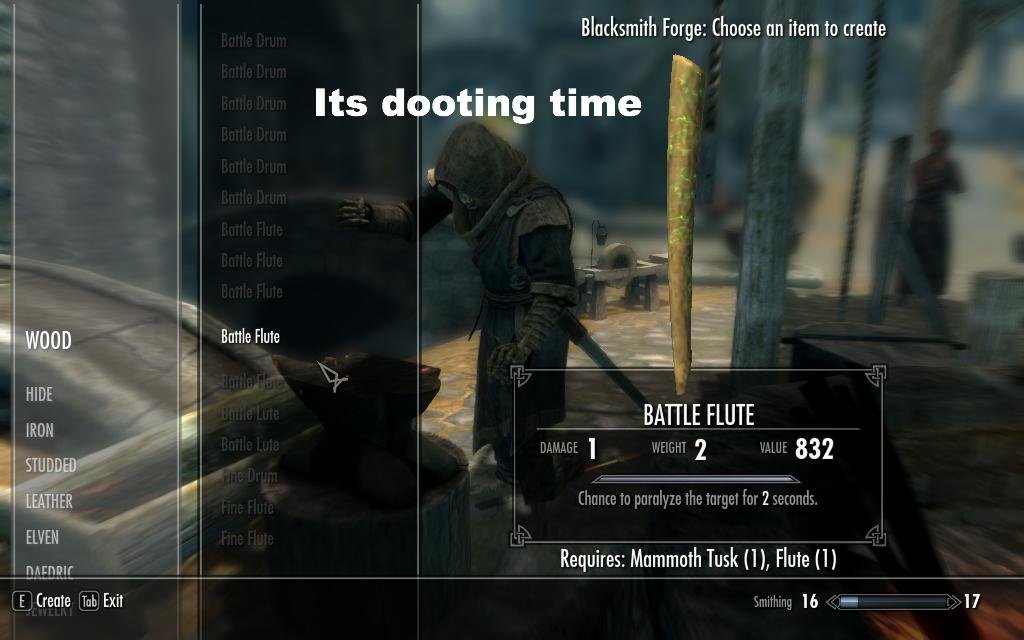Select the WOOD crafting category
The height and width of the screenshot is (640, 1024).
(x=48, y=341)
